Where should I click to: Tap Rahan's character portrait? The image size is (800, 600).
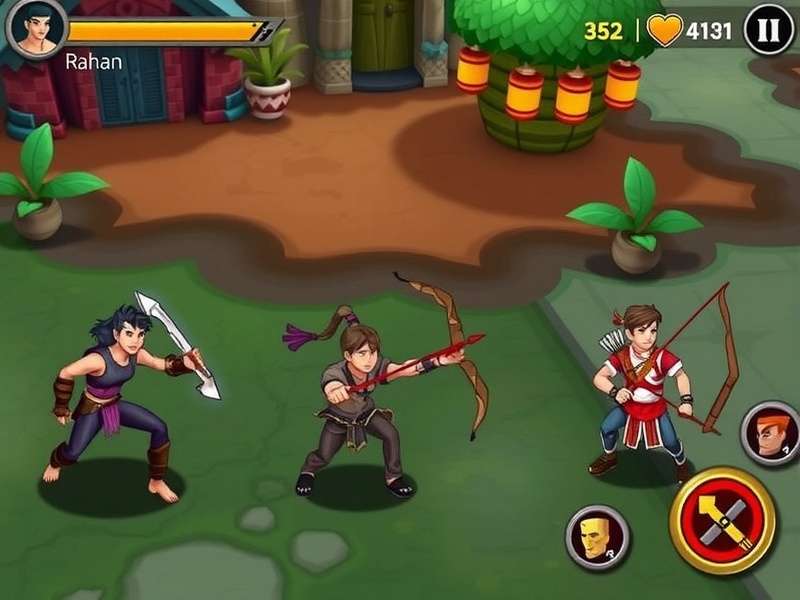[36, 27]
